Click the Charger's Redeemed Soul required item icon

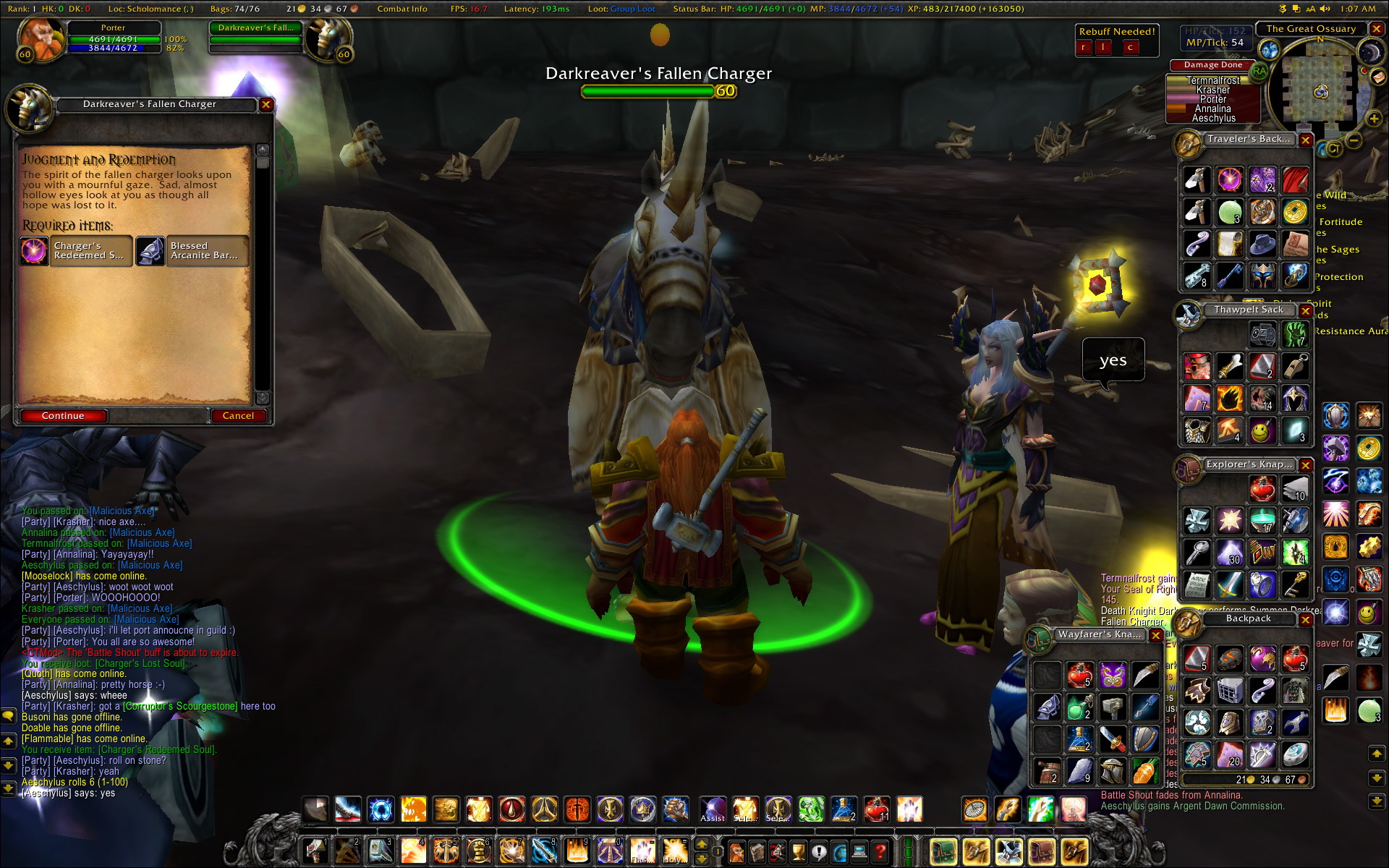(x=33, y=251)
